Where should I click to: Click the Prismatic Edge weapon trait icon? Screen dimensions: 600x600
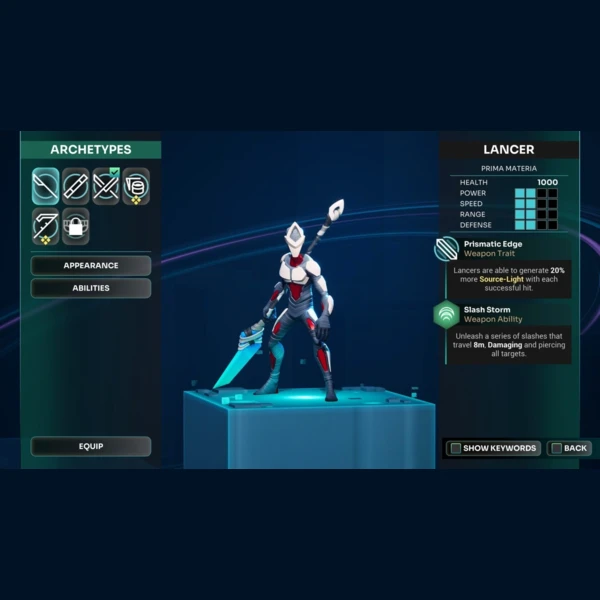[447, 248]
